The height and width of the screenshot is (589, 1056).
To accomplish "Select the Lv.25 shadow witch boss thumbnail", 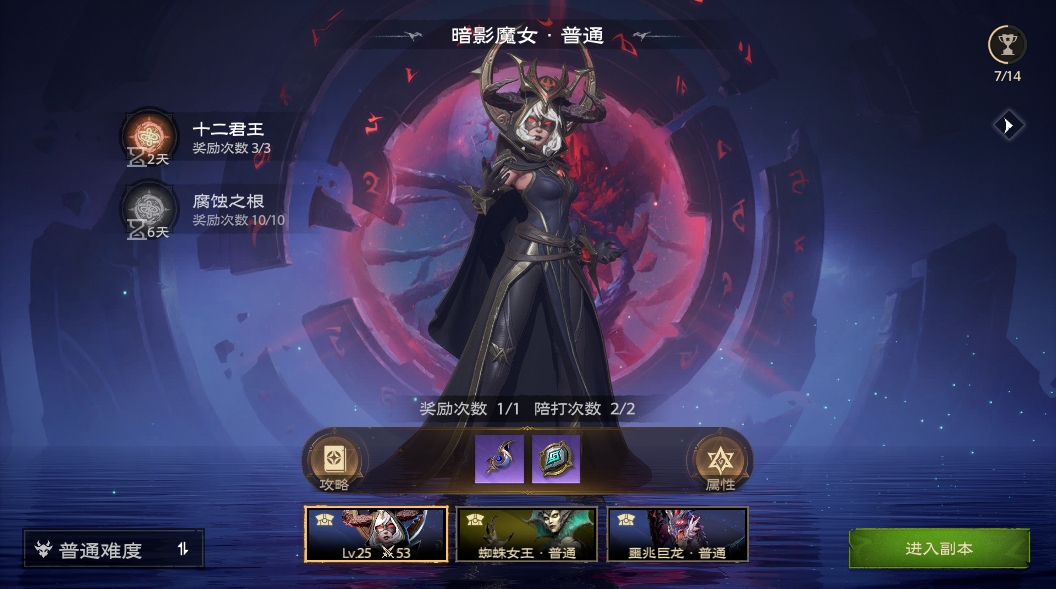I will click(x=376, y=534).
